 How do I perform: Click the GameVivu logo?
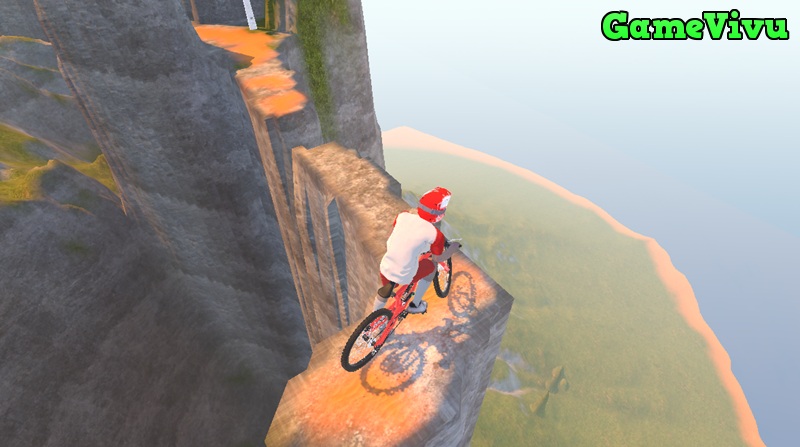(695, 26)
